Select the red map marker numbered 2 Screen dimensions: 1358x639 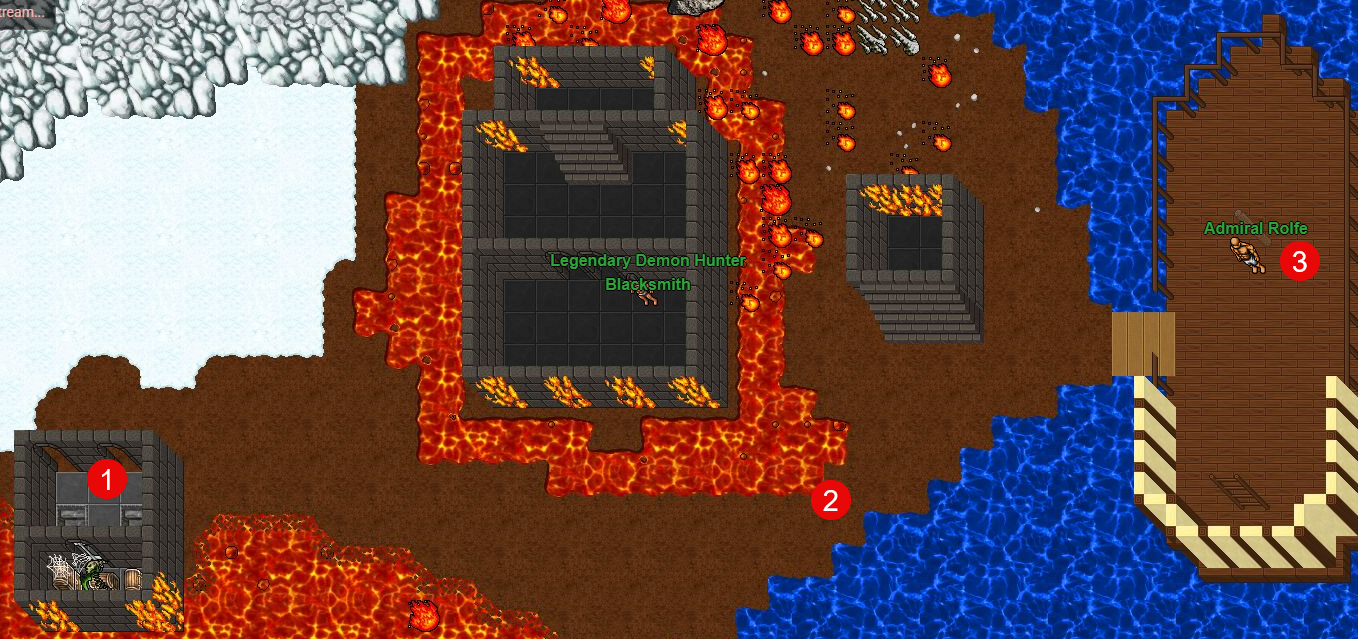tap(831, 499)
